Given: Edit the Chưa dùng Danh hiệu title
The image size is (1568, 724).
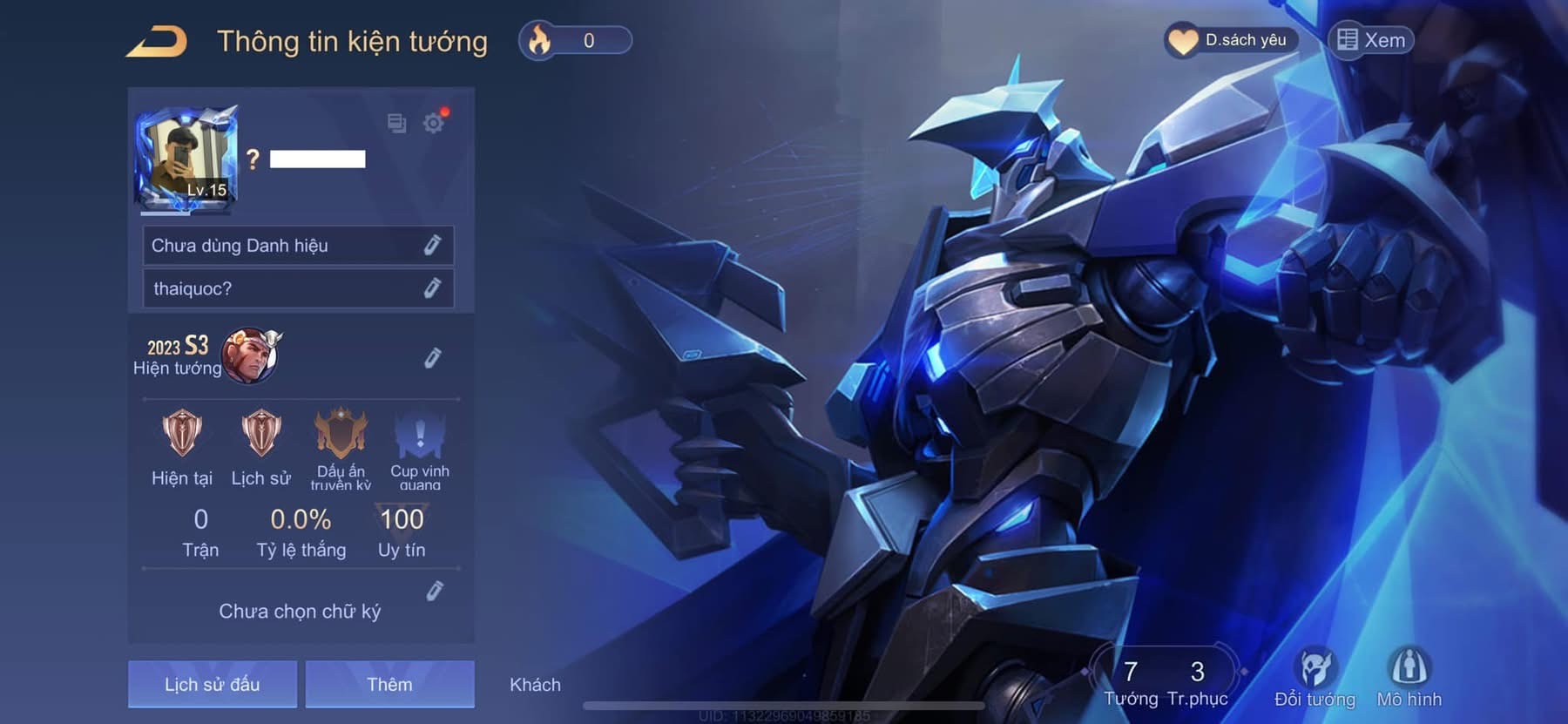Looking at the screenshot, I should point(432,246).
